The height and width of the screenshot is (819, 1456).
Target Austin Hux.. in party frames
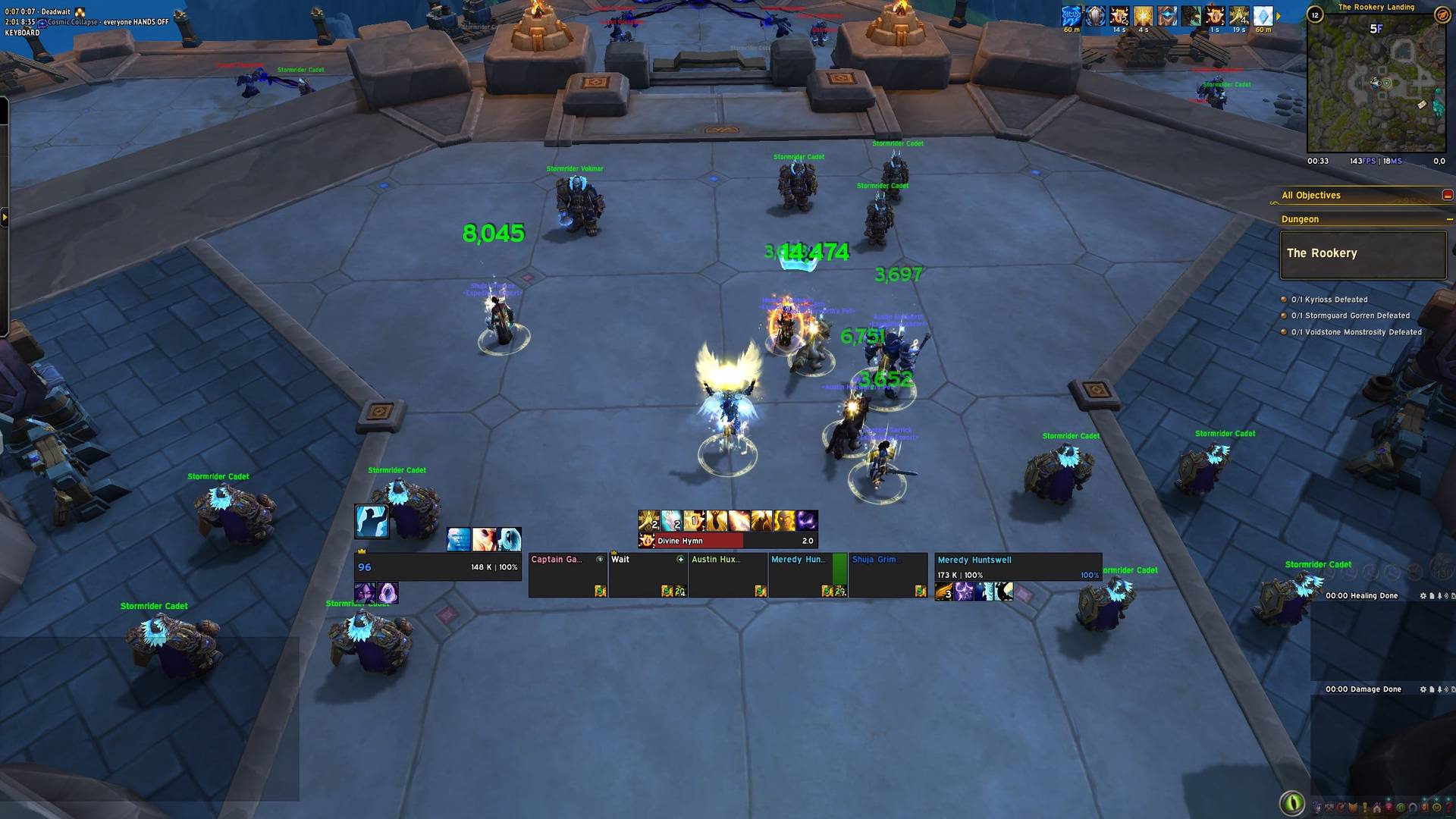728,575
